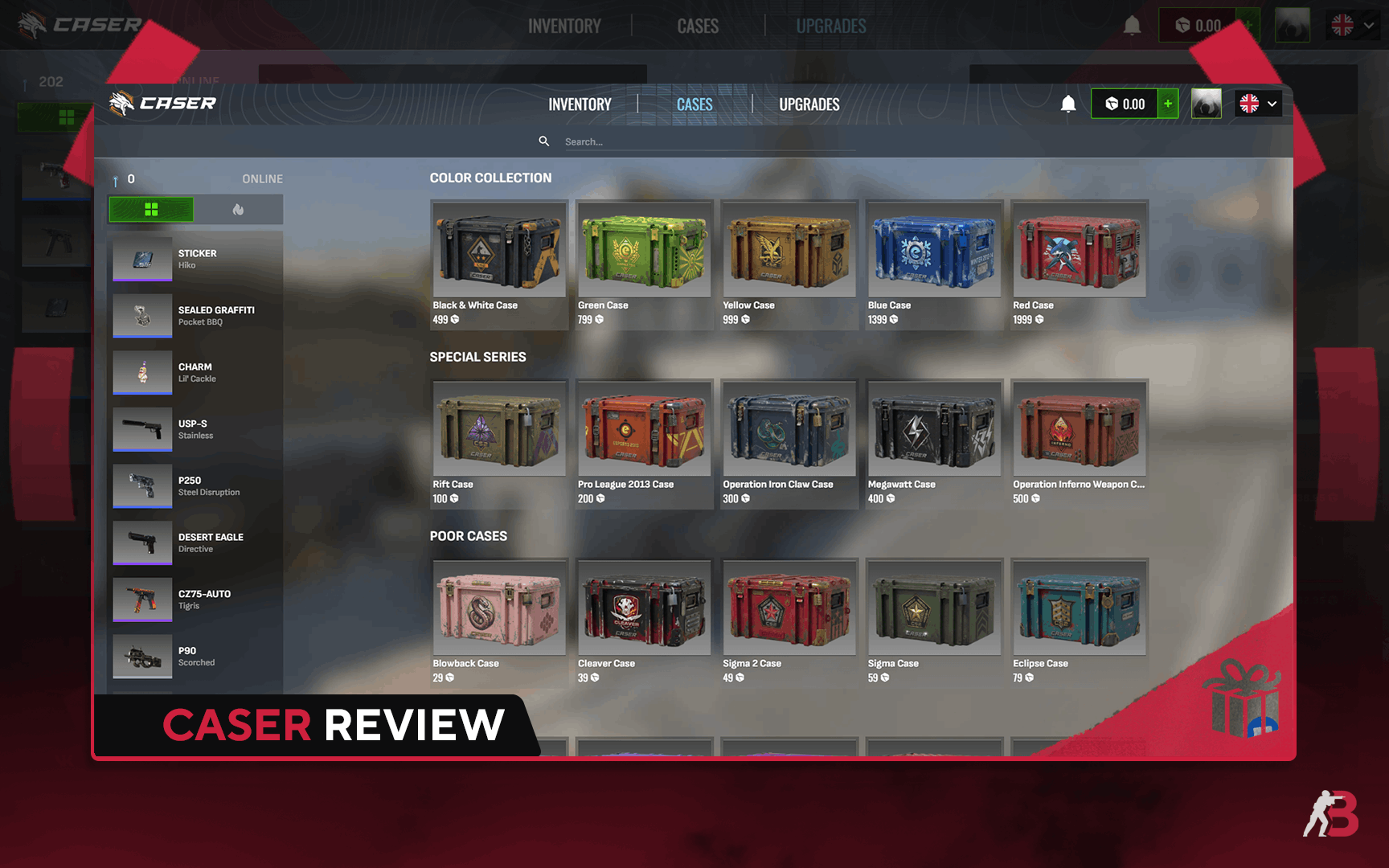1389x868 pixels.
Task: Pick the Blowback Case
Action: pos(498,622)
